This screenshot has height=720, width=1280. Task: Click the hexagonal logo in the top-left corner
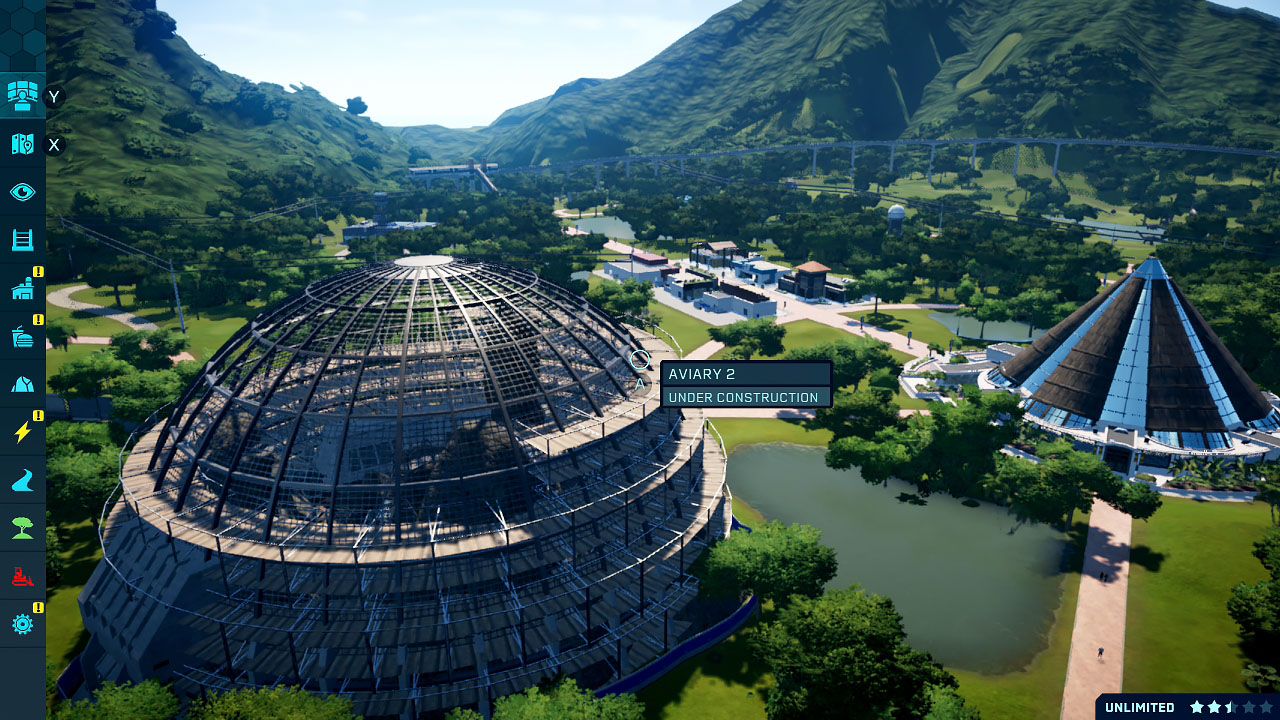pyautogui.click(x=20, y=25)
